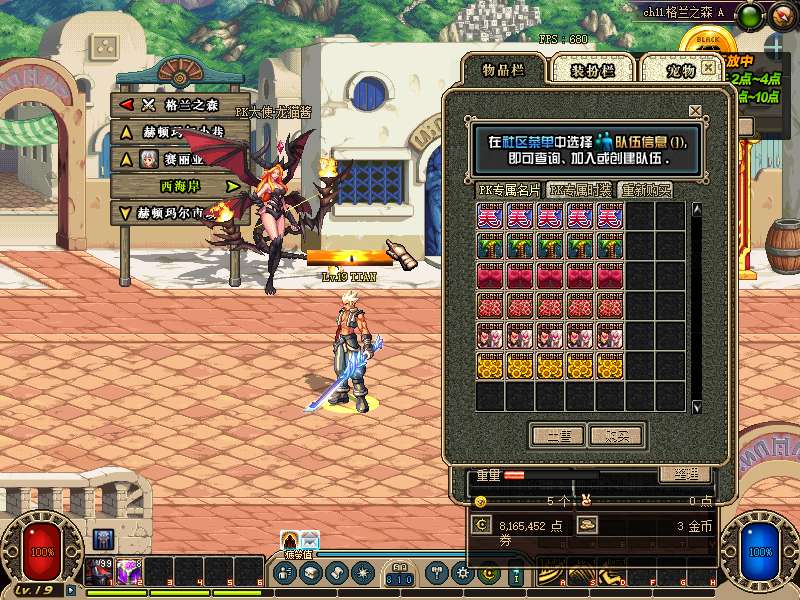Select the PK专属名片 shop tab
Viewport: 800px width, 600px height.
[x=509, y=189]
